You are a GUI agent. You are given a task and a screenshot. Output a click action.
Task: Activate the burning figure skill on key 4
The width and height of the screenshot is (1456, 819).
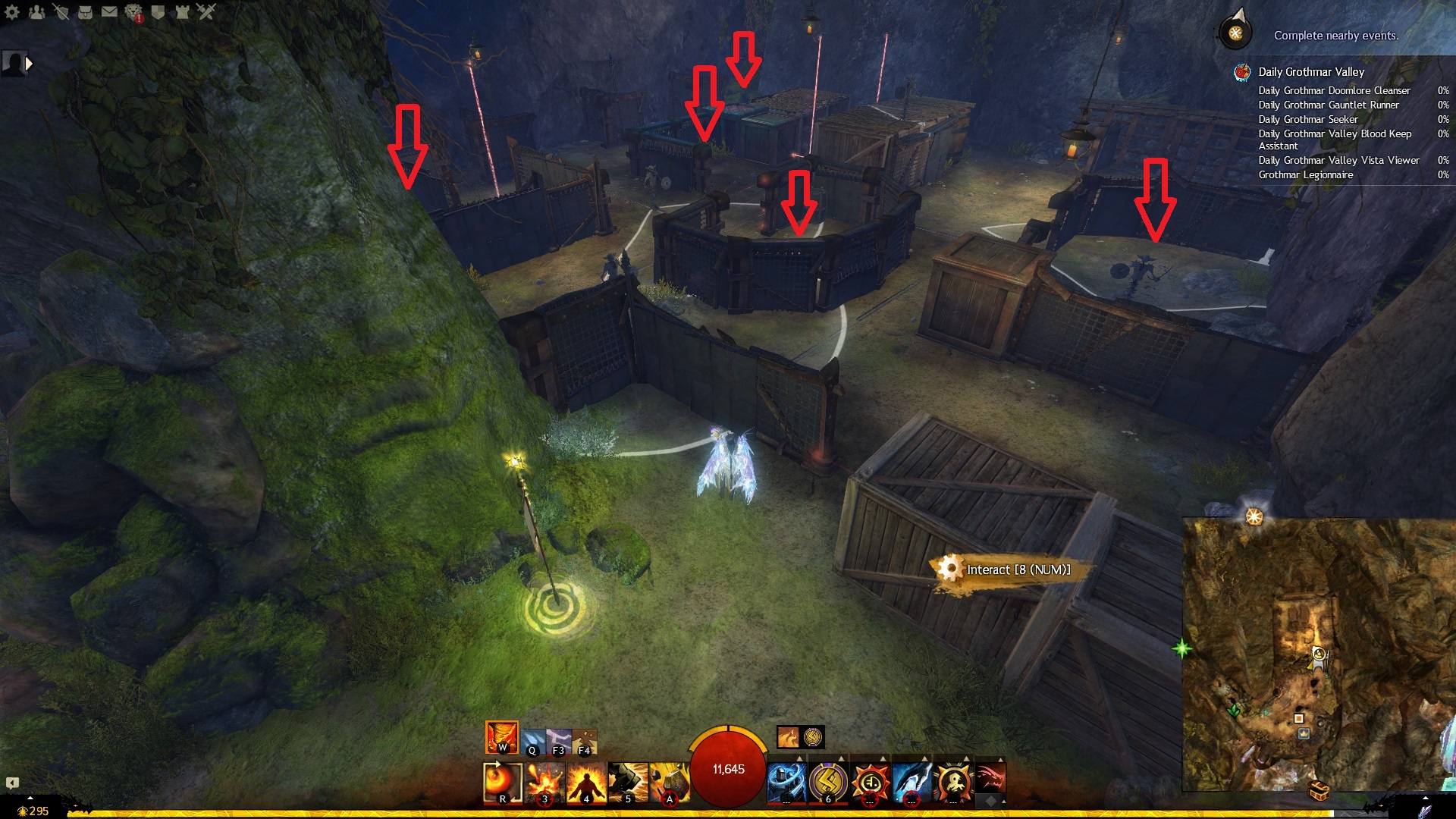click(x=586, y=782)
